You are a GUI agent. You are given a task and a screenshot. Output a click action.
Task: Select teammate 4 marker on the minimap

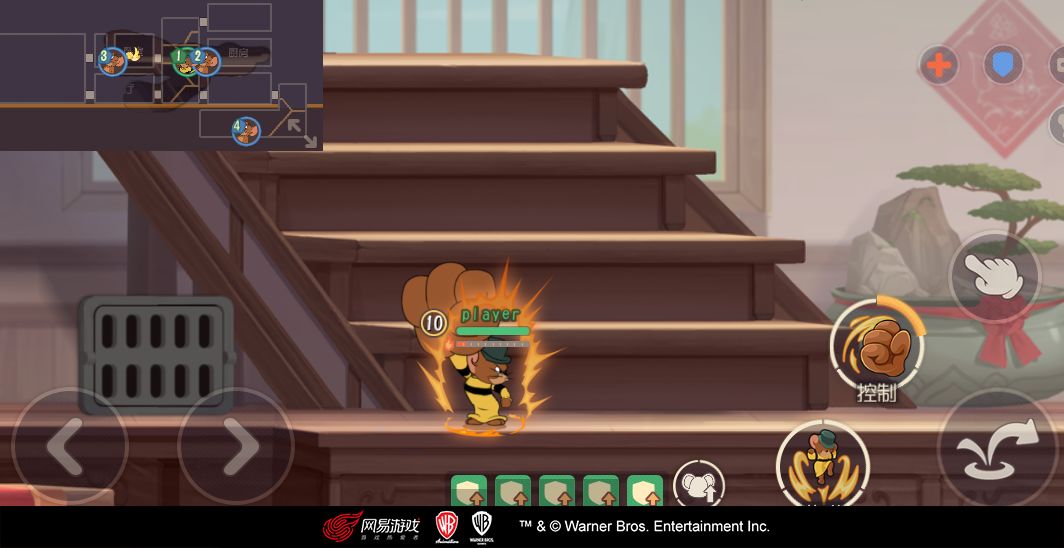point(246,130)
